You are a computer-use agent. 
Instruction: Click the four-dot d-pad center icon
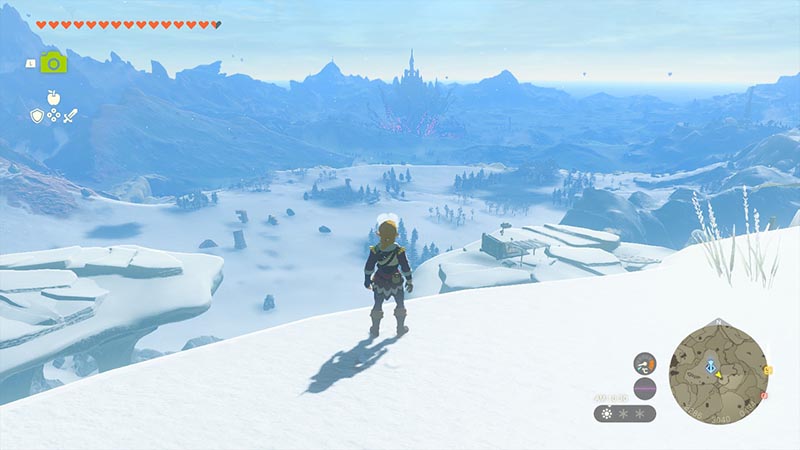pyautogui.click(x=54, y=116)
